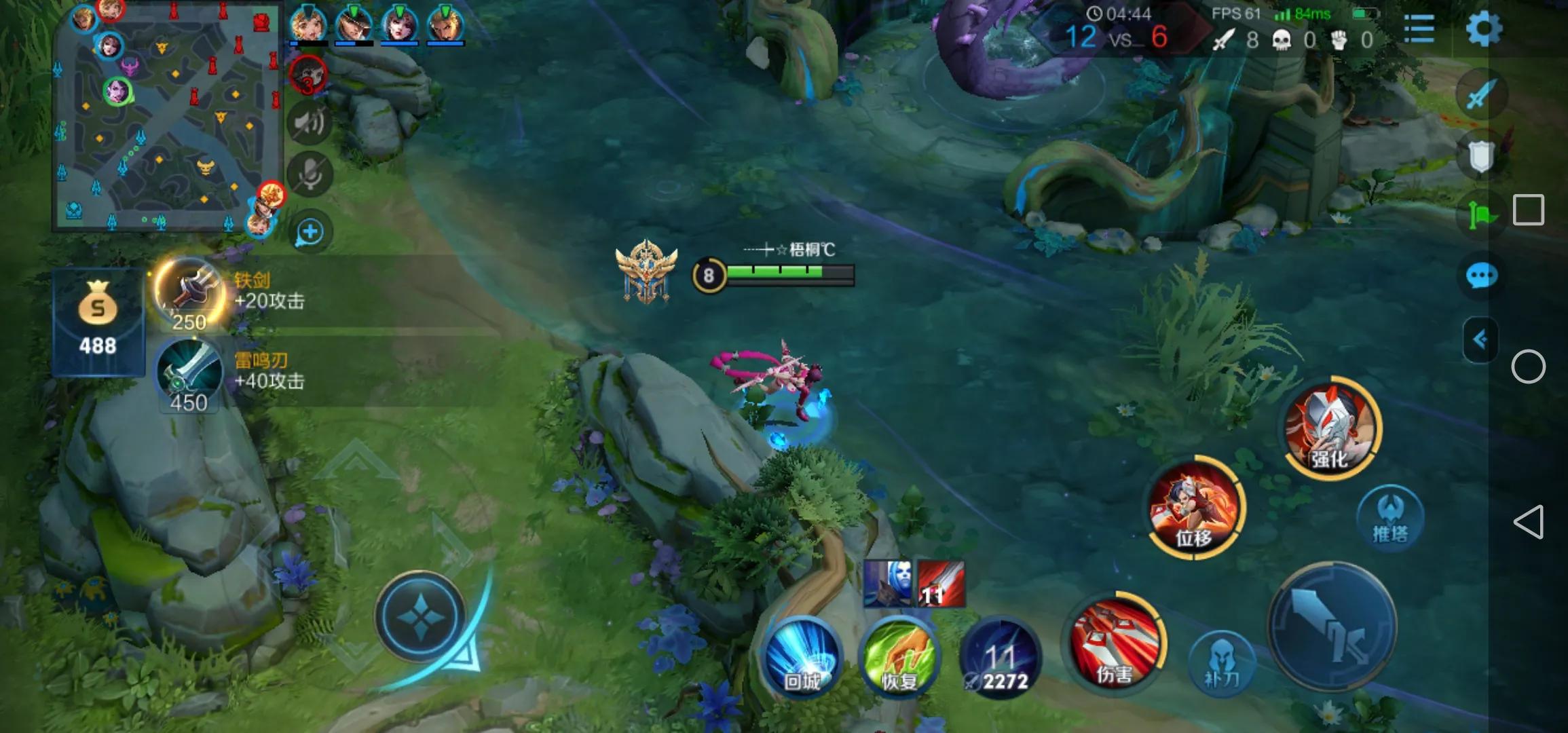Screen dimensions: 1568x733
Task: Cast the 强化 enhance skill
Action: click(1332, 428)
